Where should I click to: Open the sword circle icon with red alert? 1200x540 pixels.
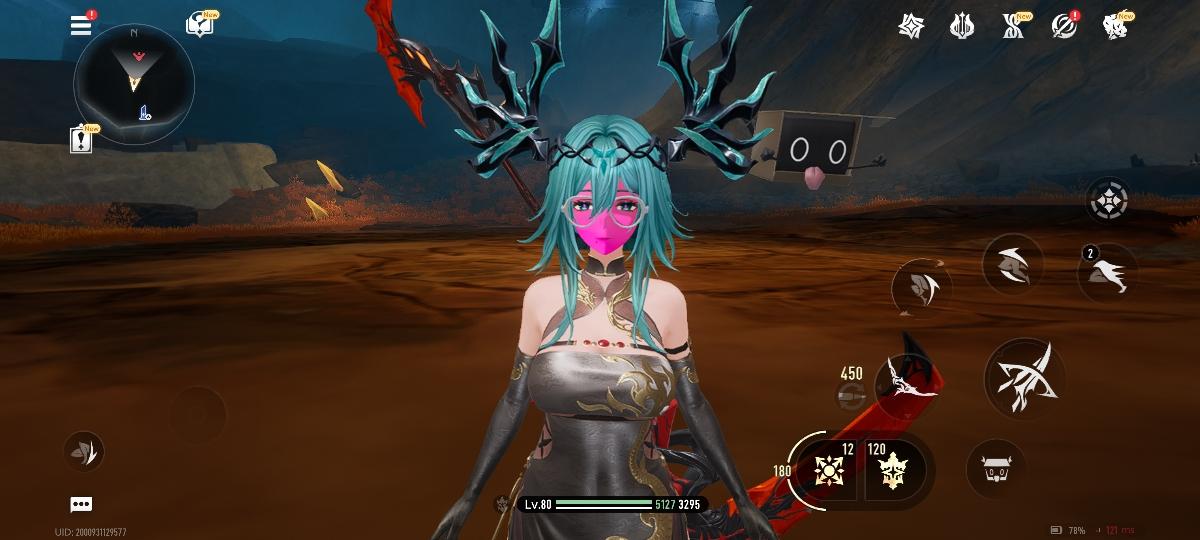tap(1064, 26)
